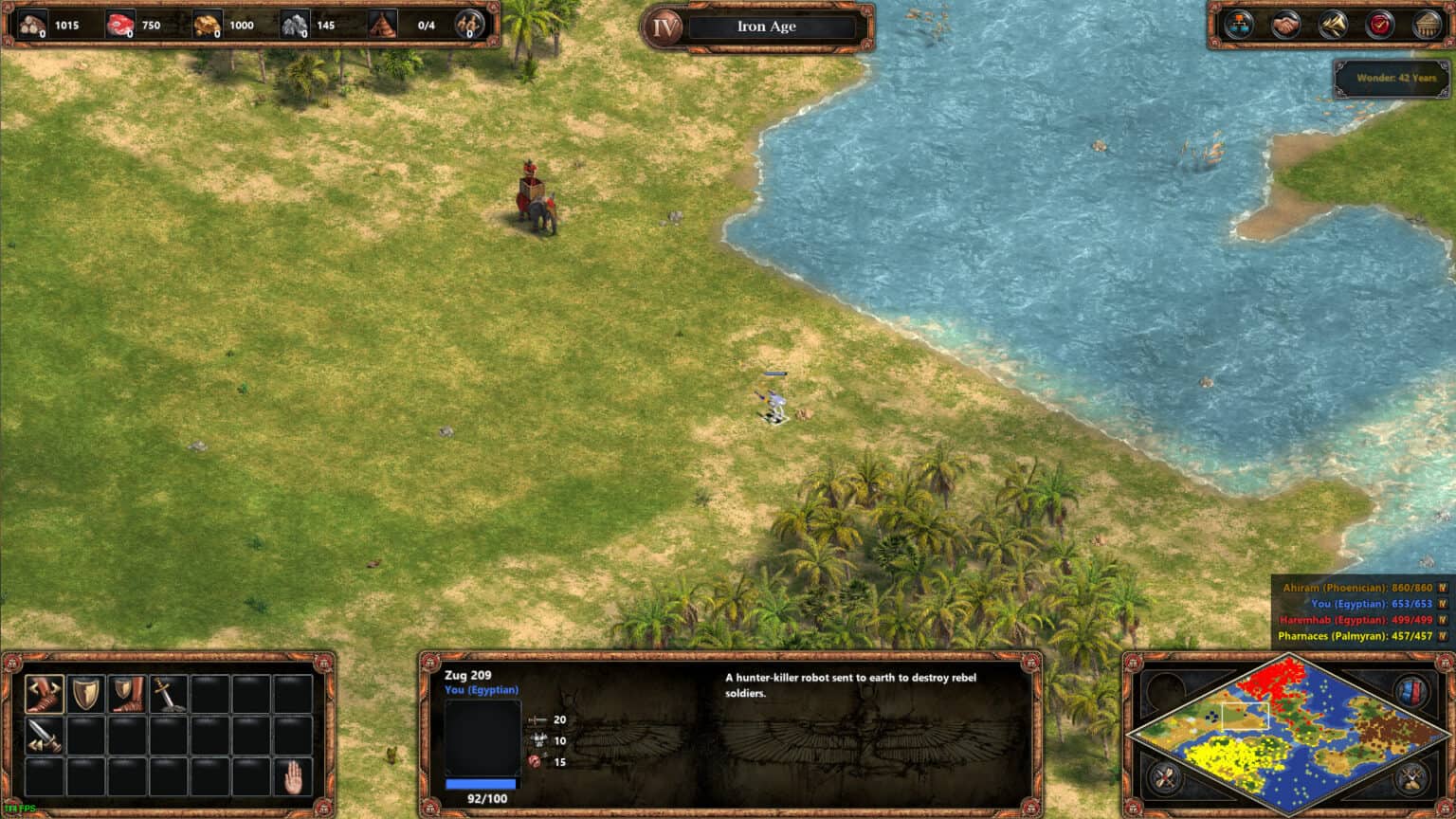Screen dimensions: 1456x819
Task: Toggle player flag colors on the minimap
Action: [1412, 690]
